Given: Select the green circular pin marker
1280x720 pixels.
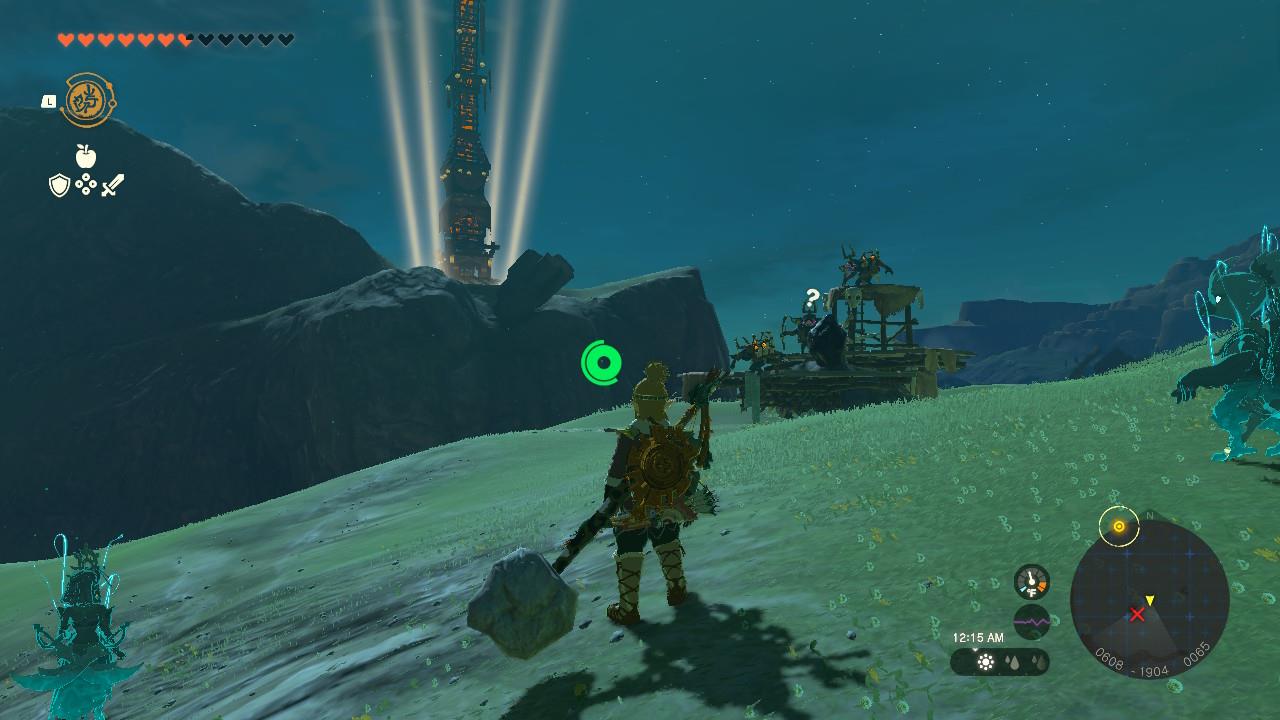Looking at the screenshot, I should pyautogui.click(x=602, y=362).
